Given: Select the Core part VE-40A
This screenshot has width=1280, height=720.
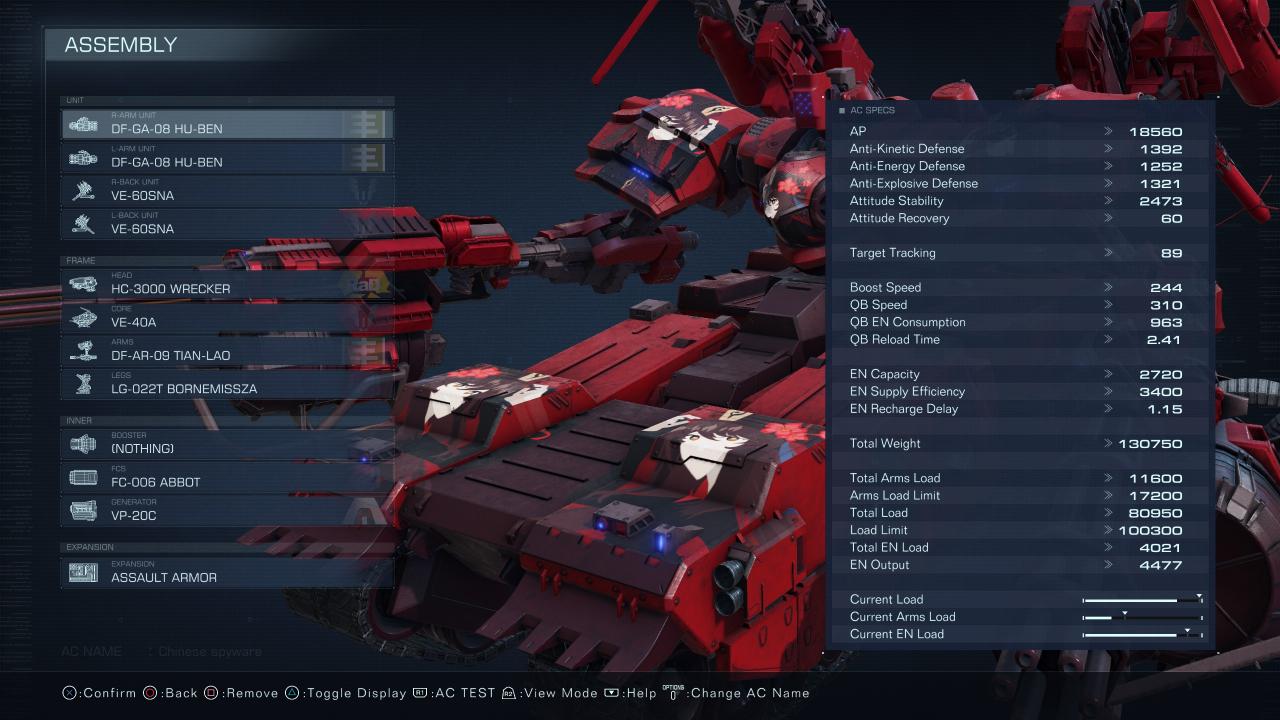Looking at the screenshot, I should [x=227, y=318].
